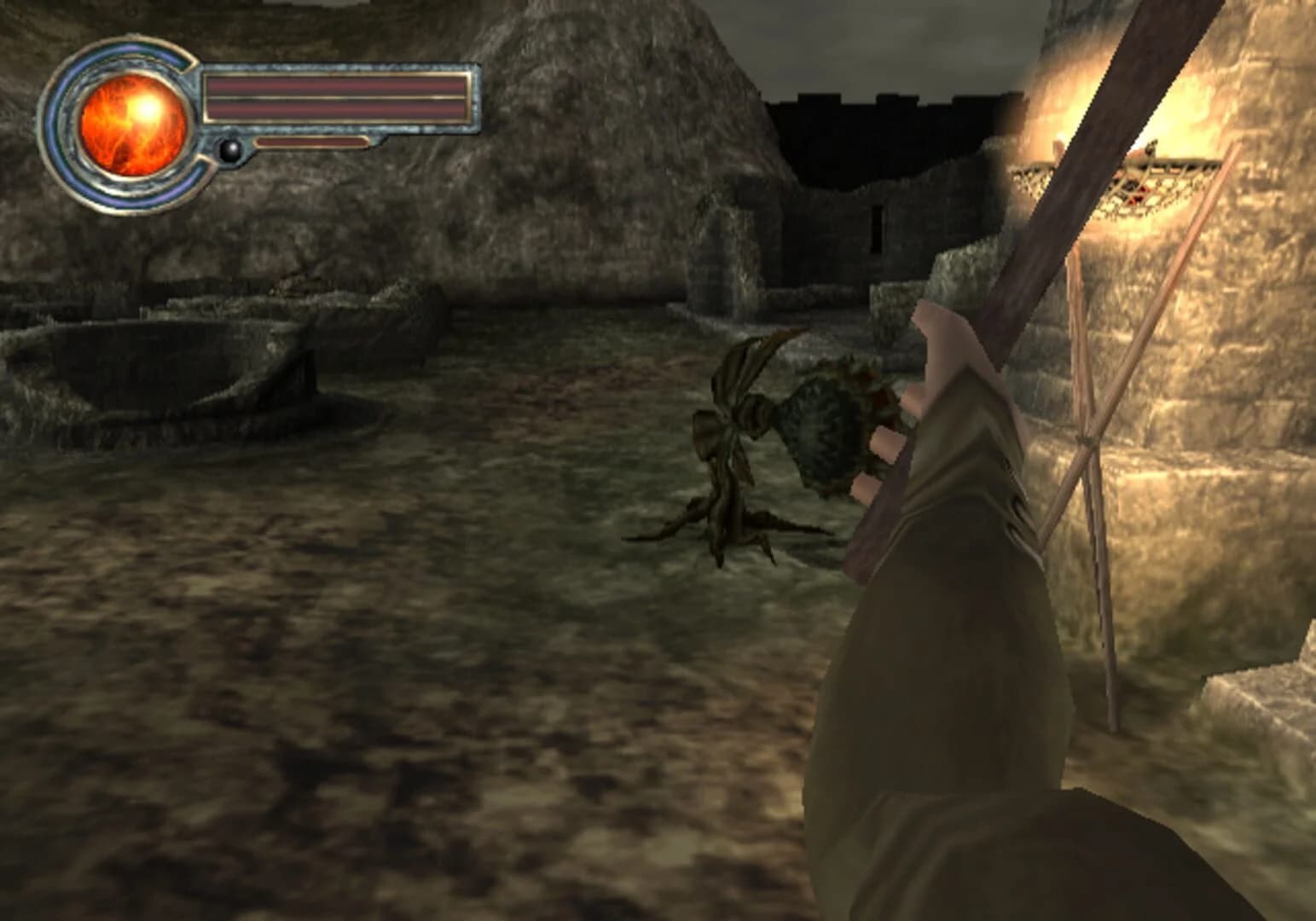Click the mossy courtyard ground
Viewport: 1316px width, 921px height.
pyautogui.click(x=426, y=682)
